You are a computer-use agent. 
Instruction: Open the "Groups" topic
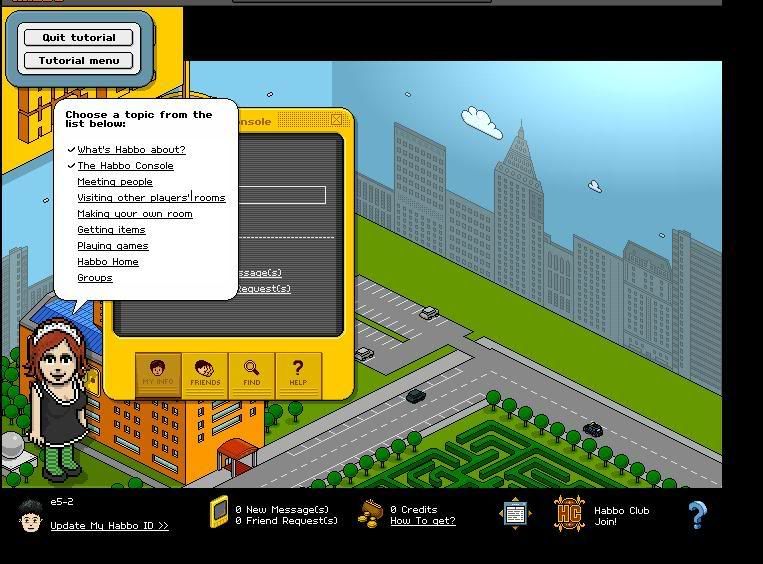(95, 278)
